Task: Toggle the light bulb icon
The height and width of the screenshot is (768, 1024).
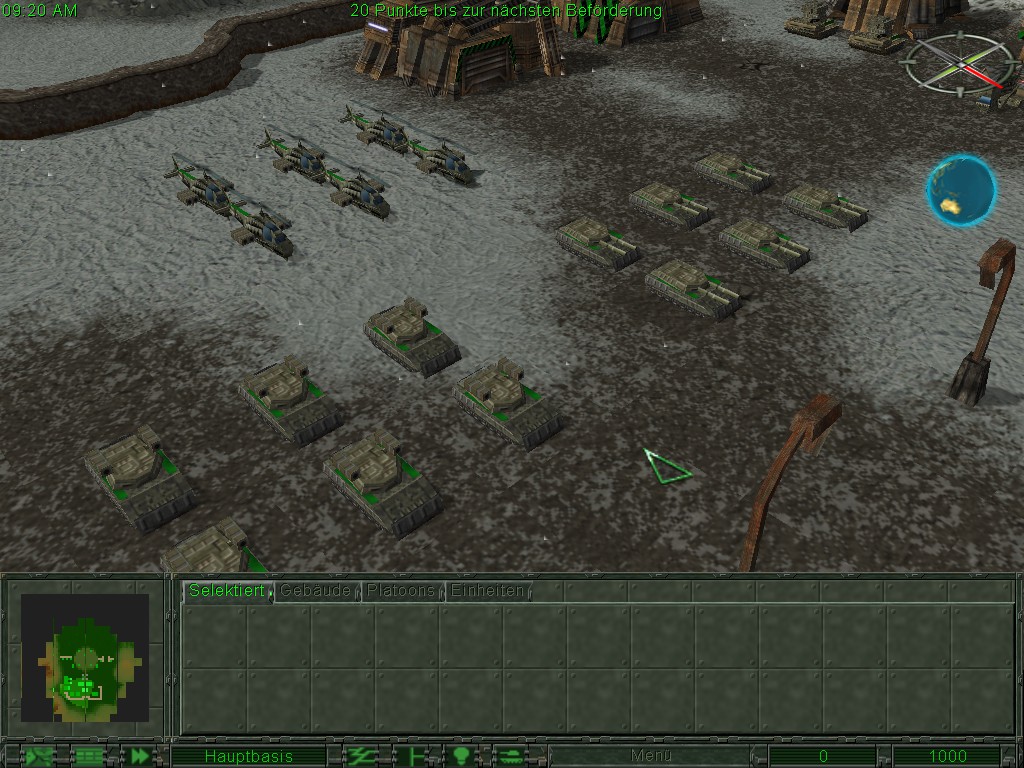Action: pos(461,756)
